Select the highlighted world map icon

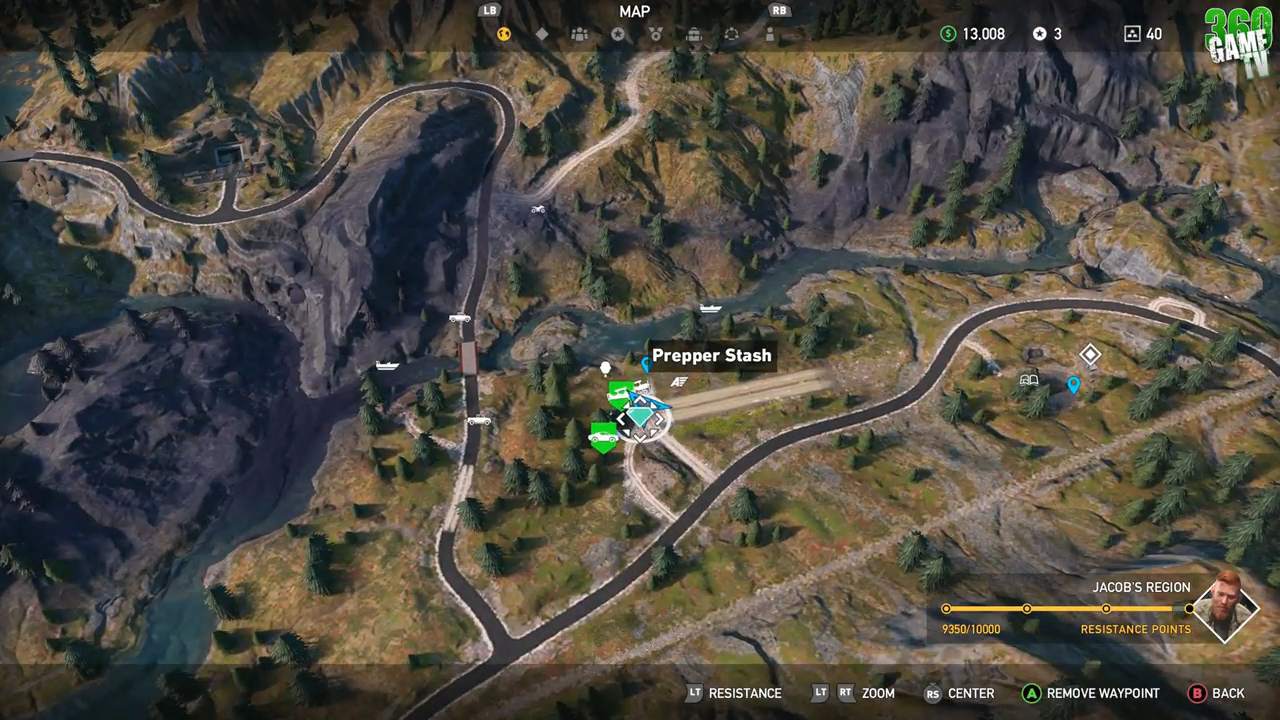pyautogui.click(x=504, y=33)
